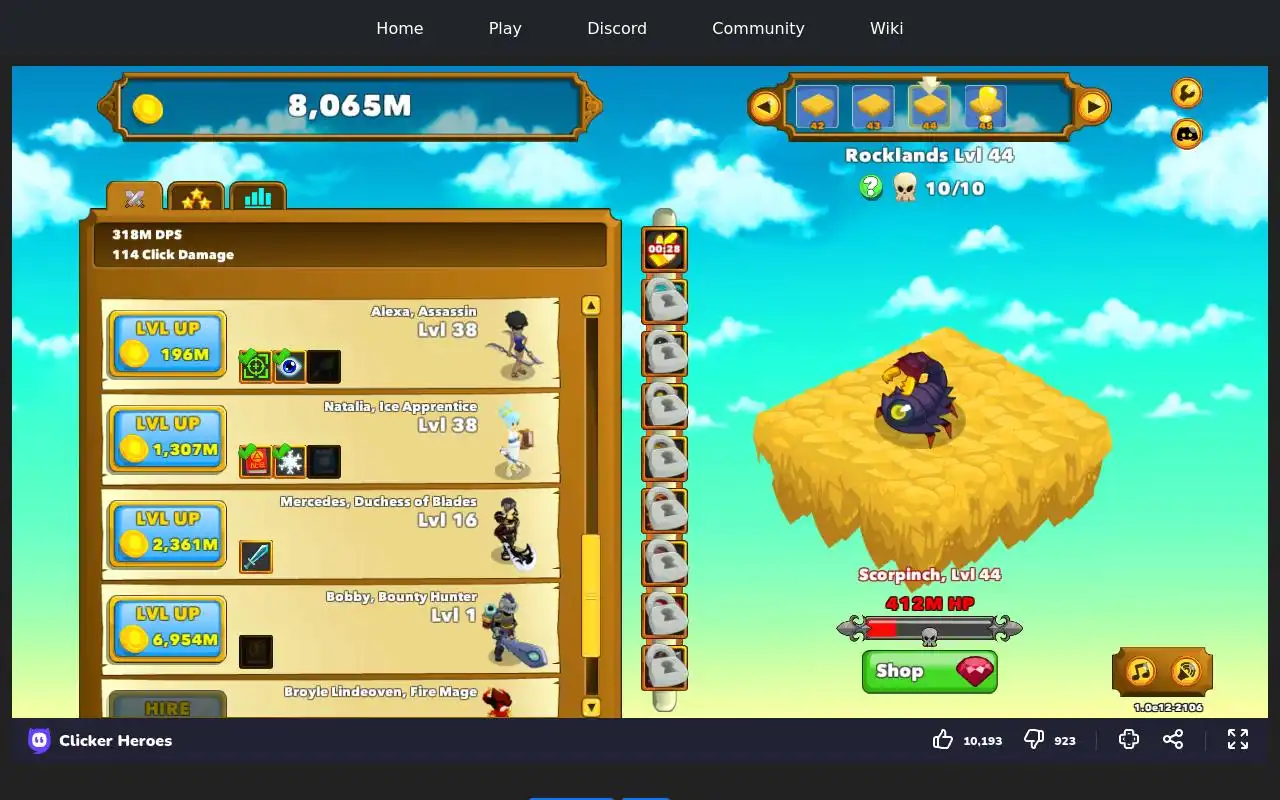Level up Alexa, Assassin
1280x800 pixels.
point(167,344)
